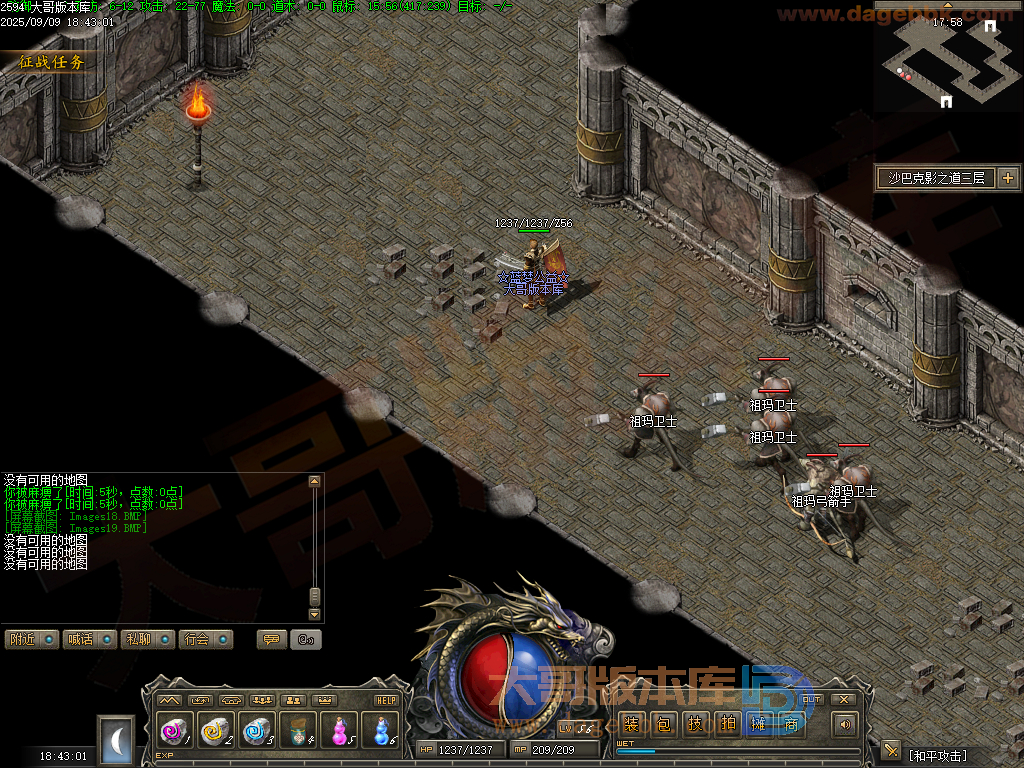Expand the map with the plus button
The height and width of the screenshot is (768, 1024).
point(1007,178)
